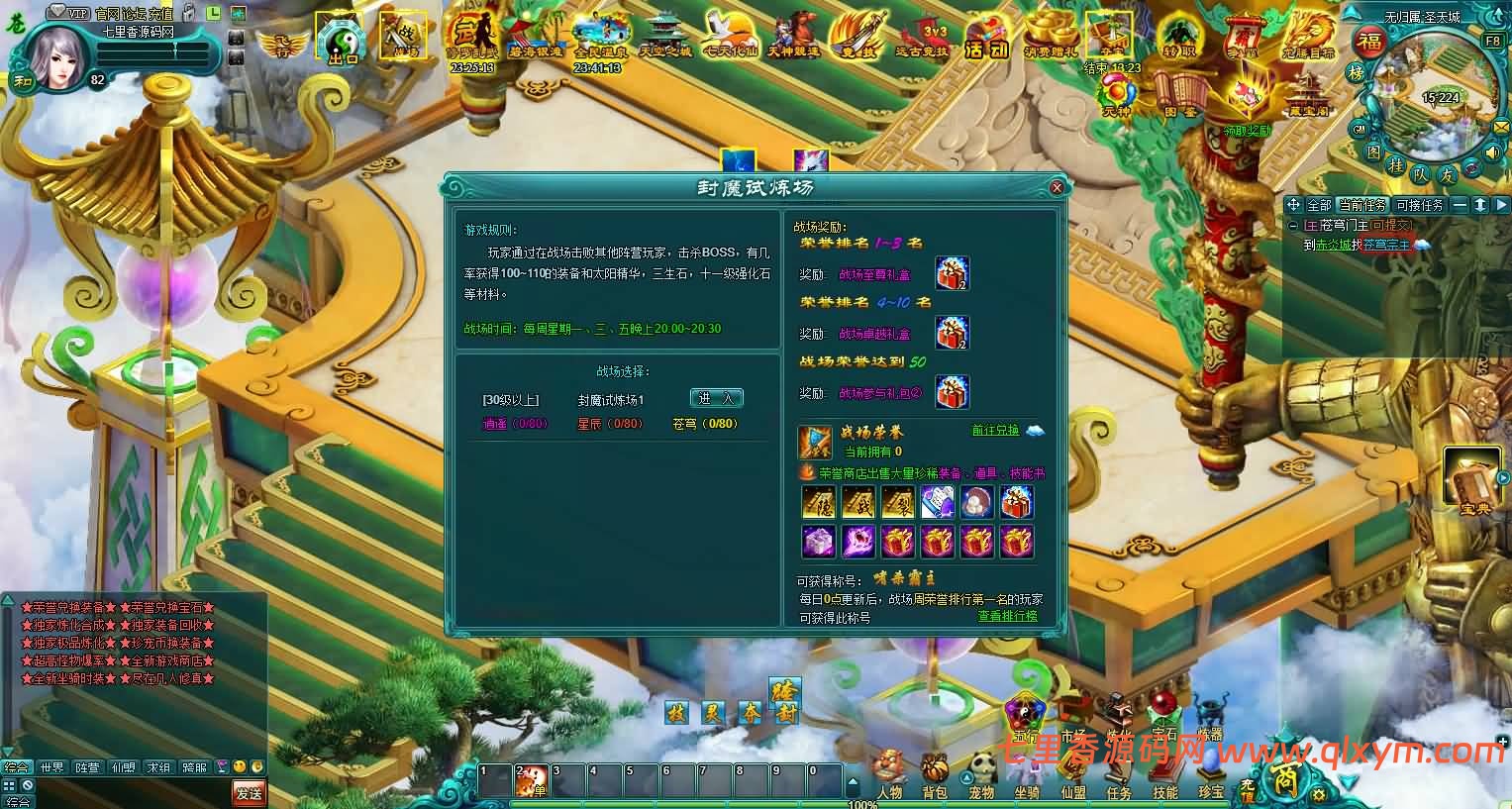Select the 苍穹 (0/80) battlefield option
This screenshot has width=1512, height=809.
703,423
